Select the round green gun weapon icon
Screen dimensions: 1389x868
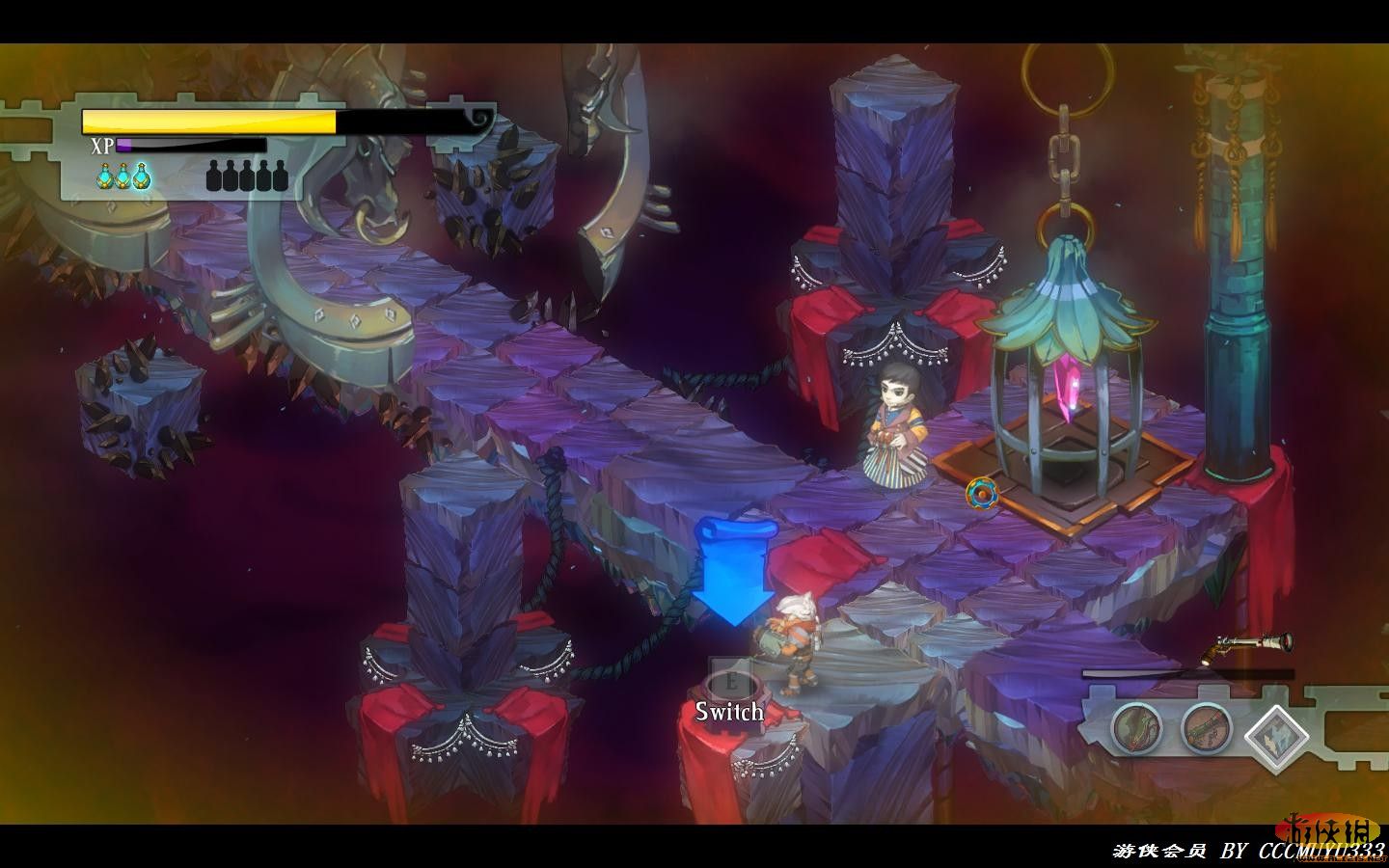point(1205,727)
